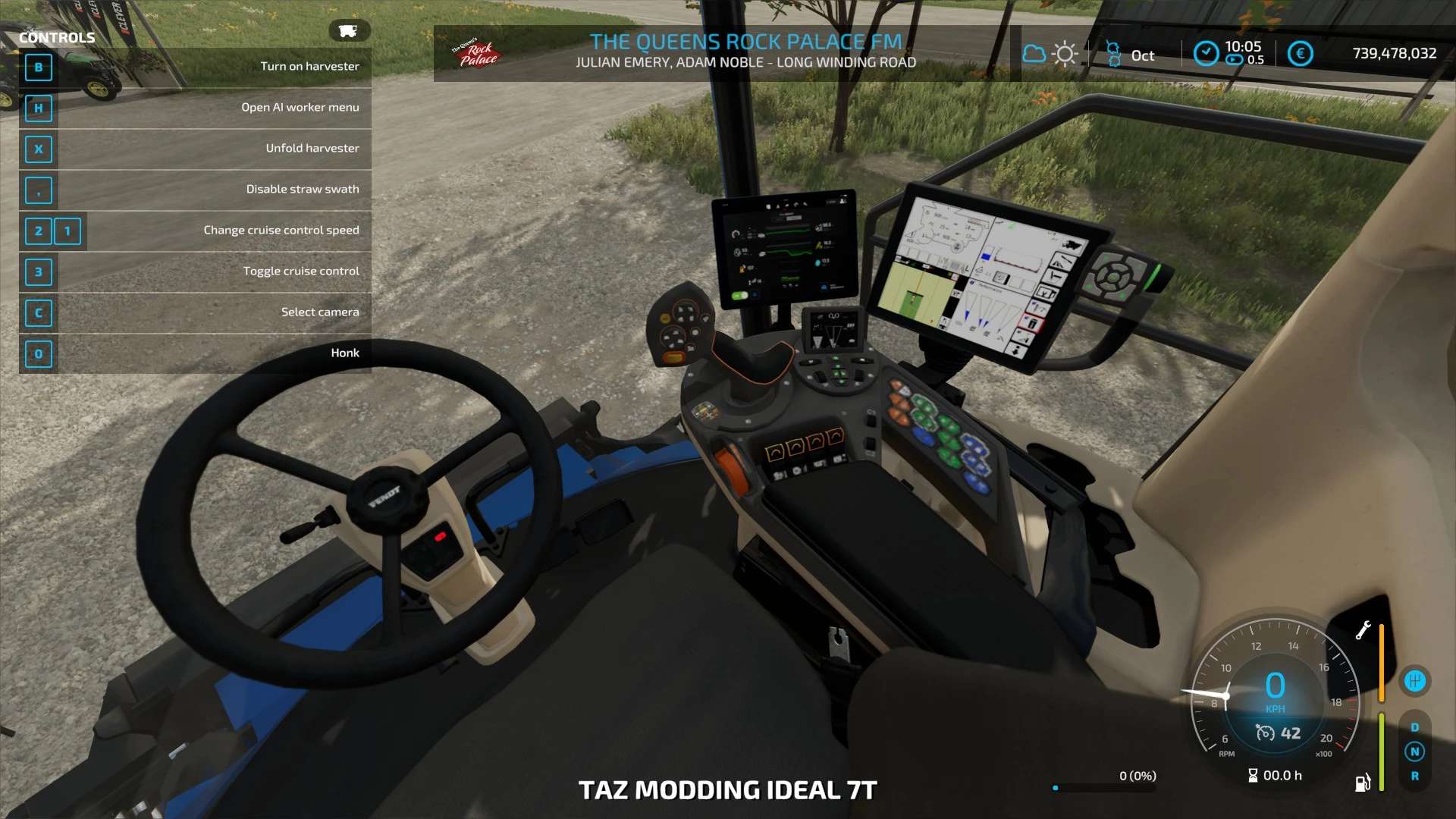The height and width of the screenshot is (819, 1456).
Task: Open the weather forecast sun icon
Action: 1065,54
